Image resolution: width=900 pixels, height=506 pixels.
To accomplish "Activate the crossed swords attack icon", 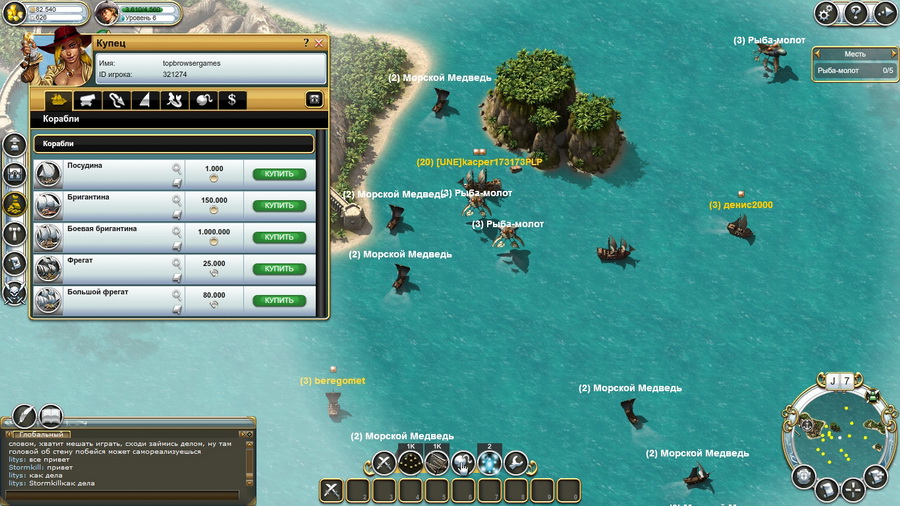I will 385,463.
